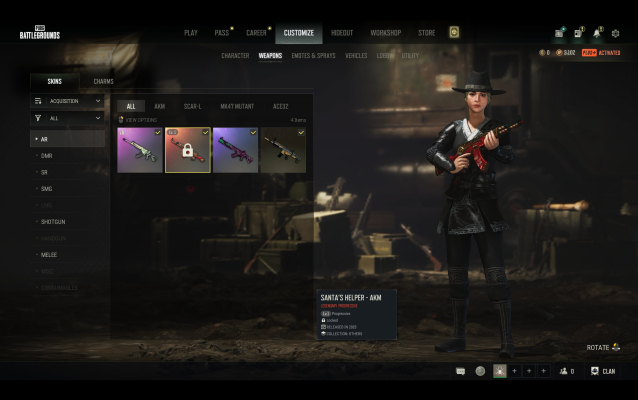
Task: Switch to the Character customization tab
Action: click(235, 56)
